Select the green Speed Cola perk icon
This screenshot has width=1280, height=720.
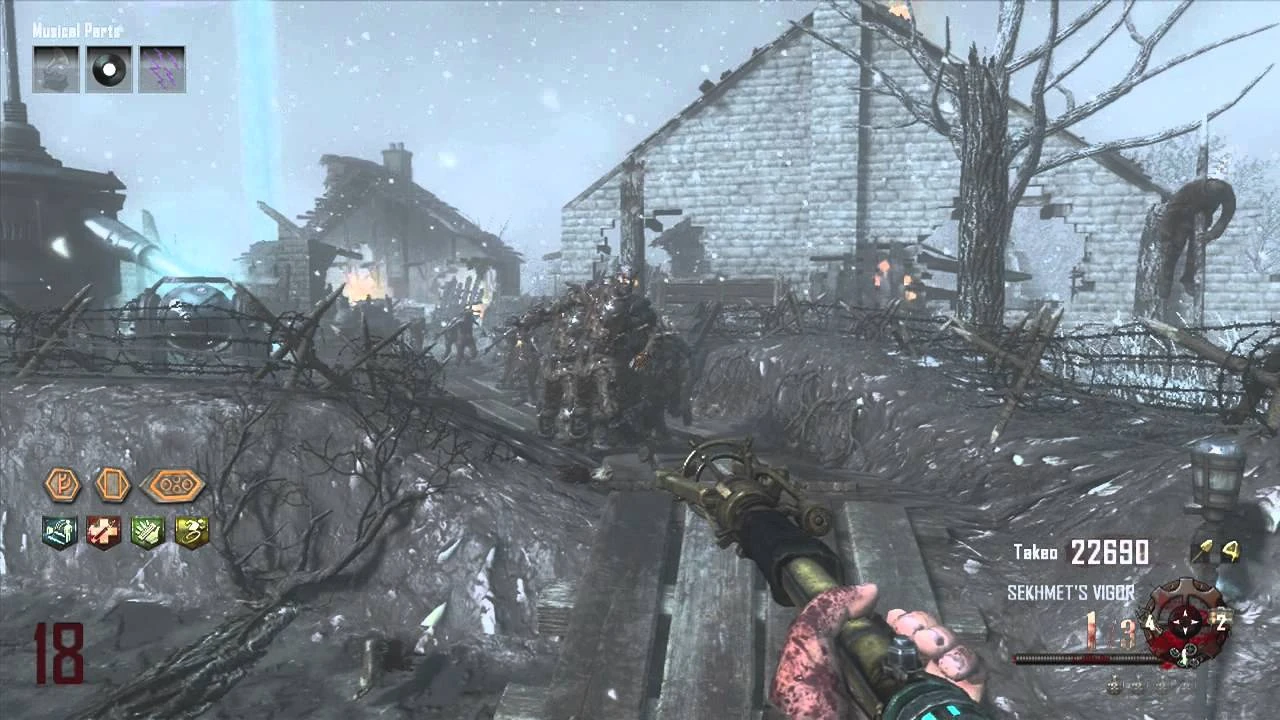[148, 533]
